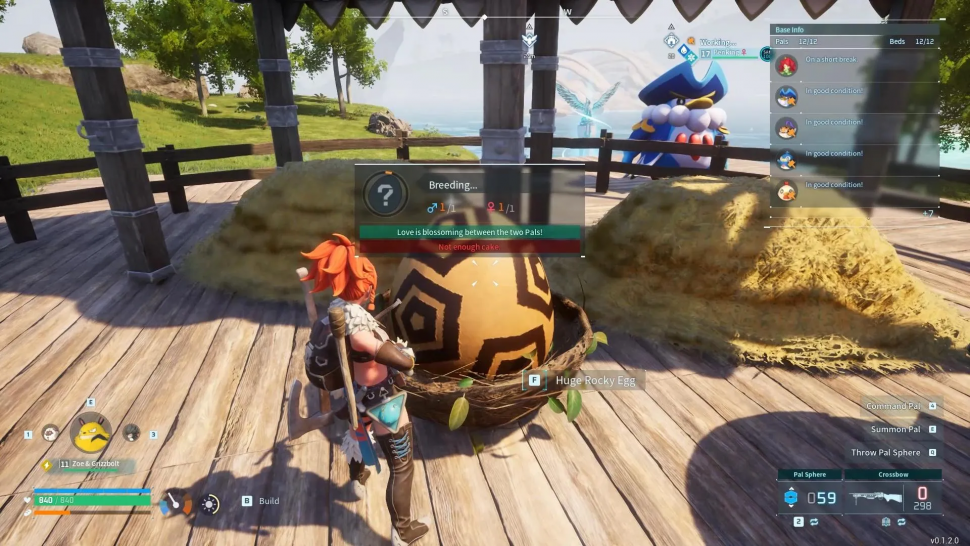970x546 pixels.
Task: Choose the Summon Pal action
Action: point(896,429)
